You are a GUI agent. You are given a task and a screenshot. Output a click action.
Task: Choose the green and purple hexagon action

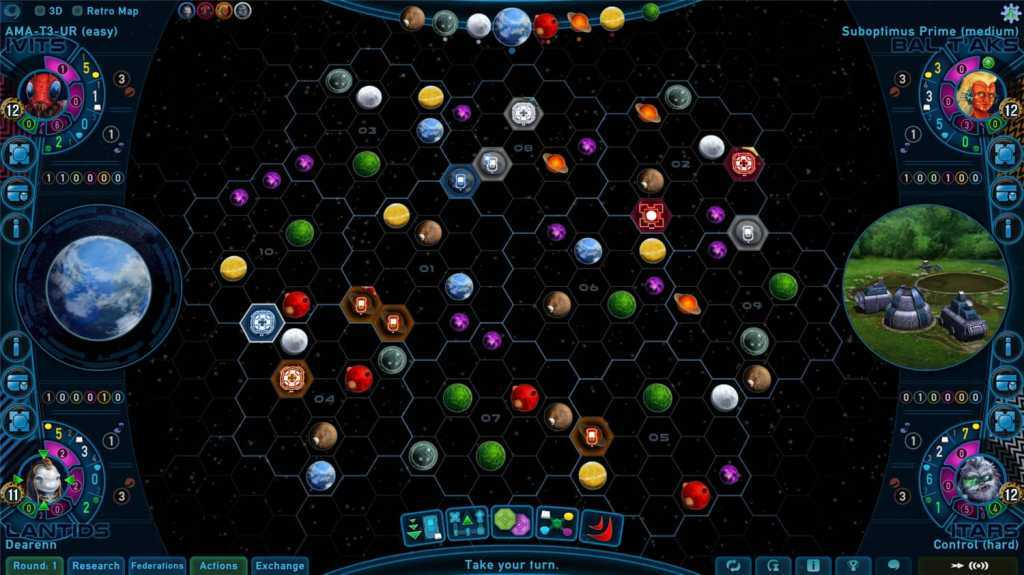[x=511, y=523]
